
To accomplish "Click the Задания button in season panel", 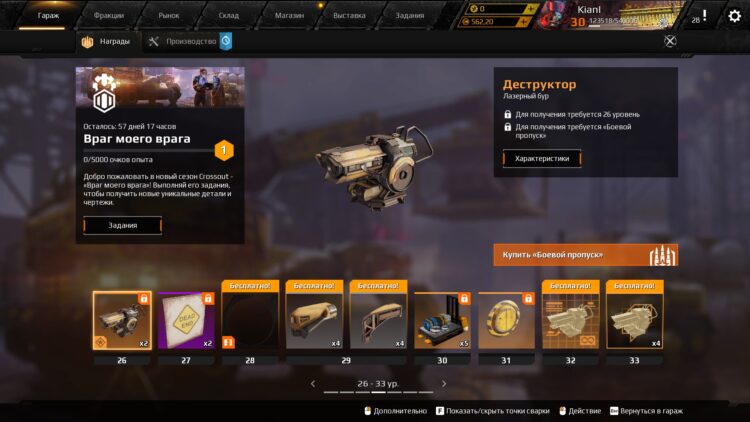I will [x=122, y=226].
